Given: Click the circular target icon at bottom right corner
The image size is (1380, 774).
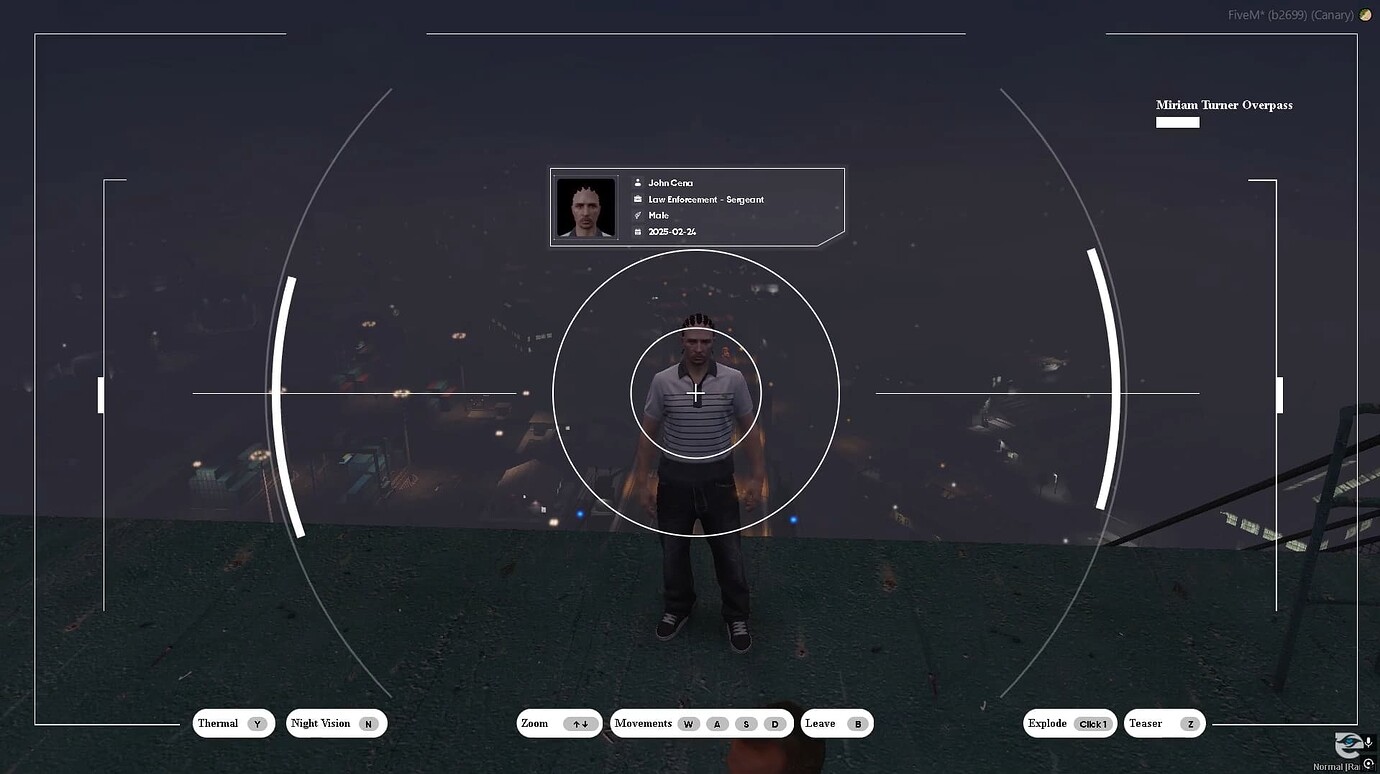Looking at the screenshot, I should (x=1368, y=764).
